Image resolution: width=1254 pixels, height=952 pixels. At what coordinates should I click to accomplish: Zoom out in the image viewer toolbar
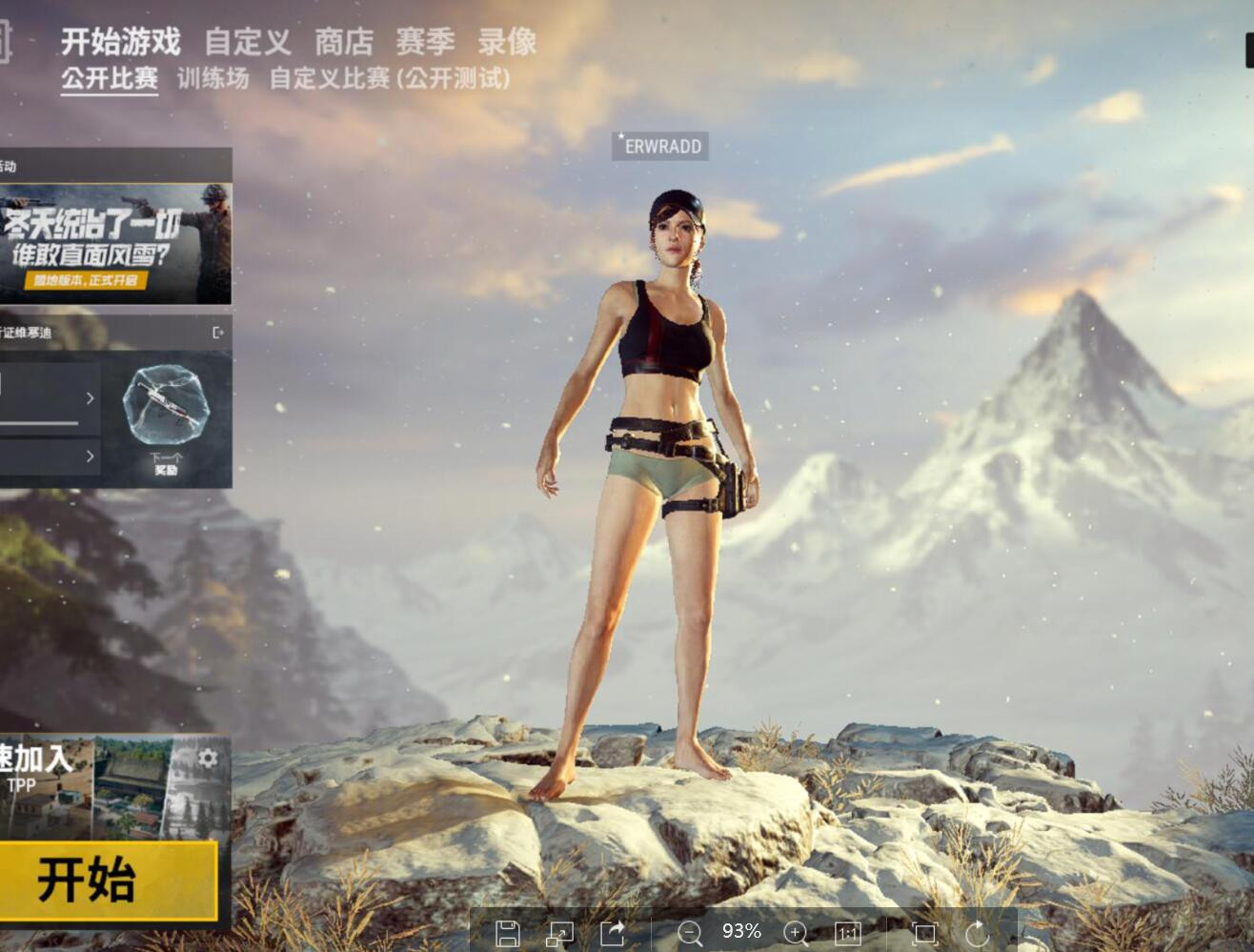689,933
